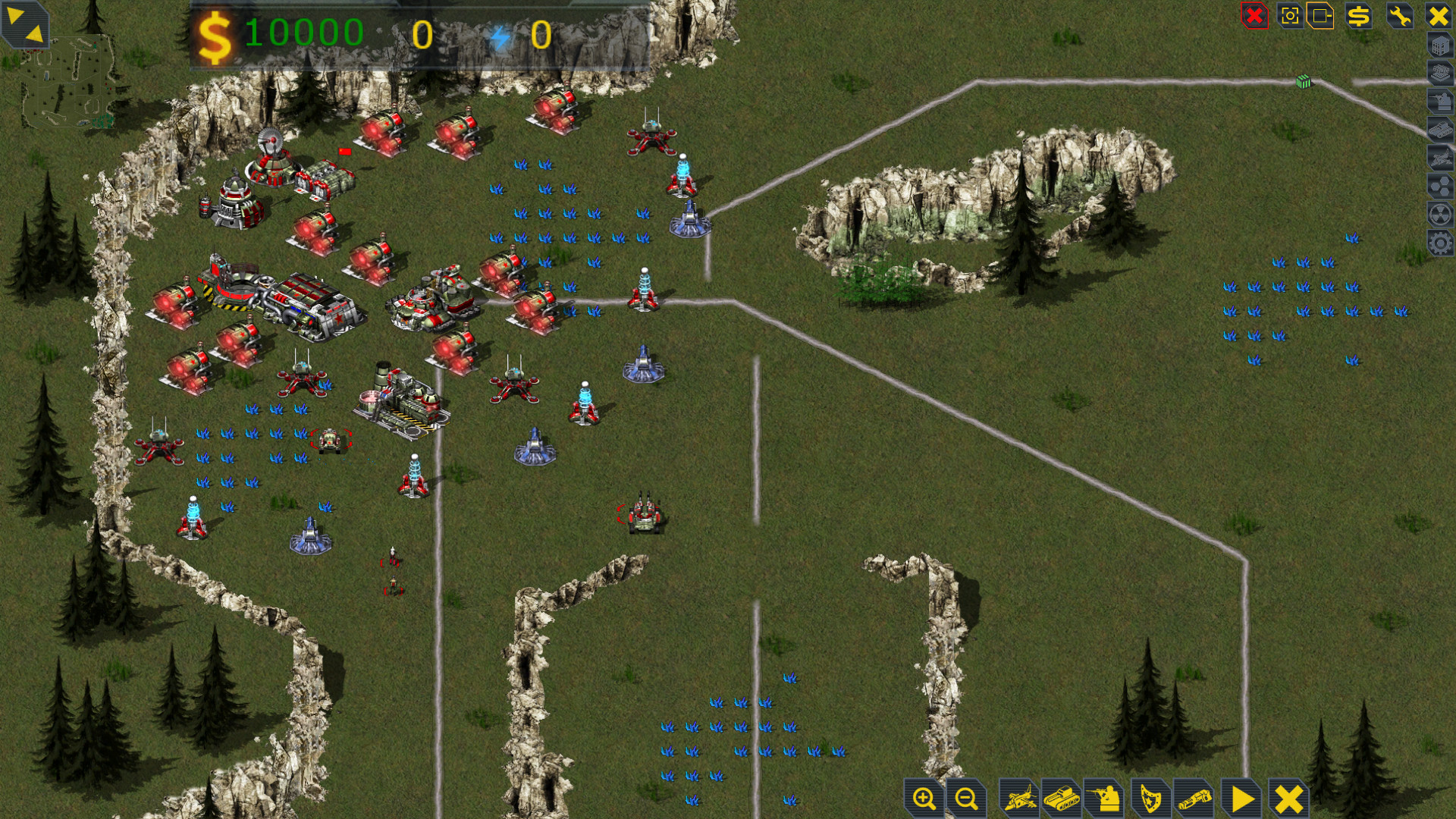Activate the sell structure tool
This screenshot has width=1456, height=819.
click(x=1359, y=17)
